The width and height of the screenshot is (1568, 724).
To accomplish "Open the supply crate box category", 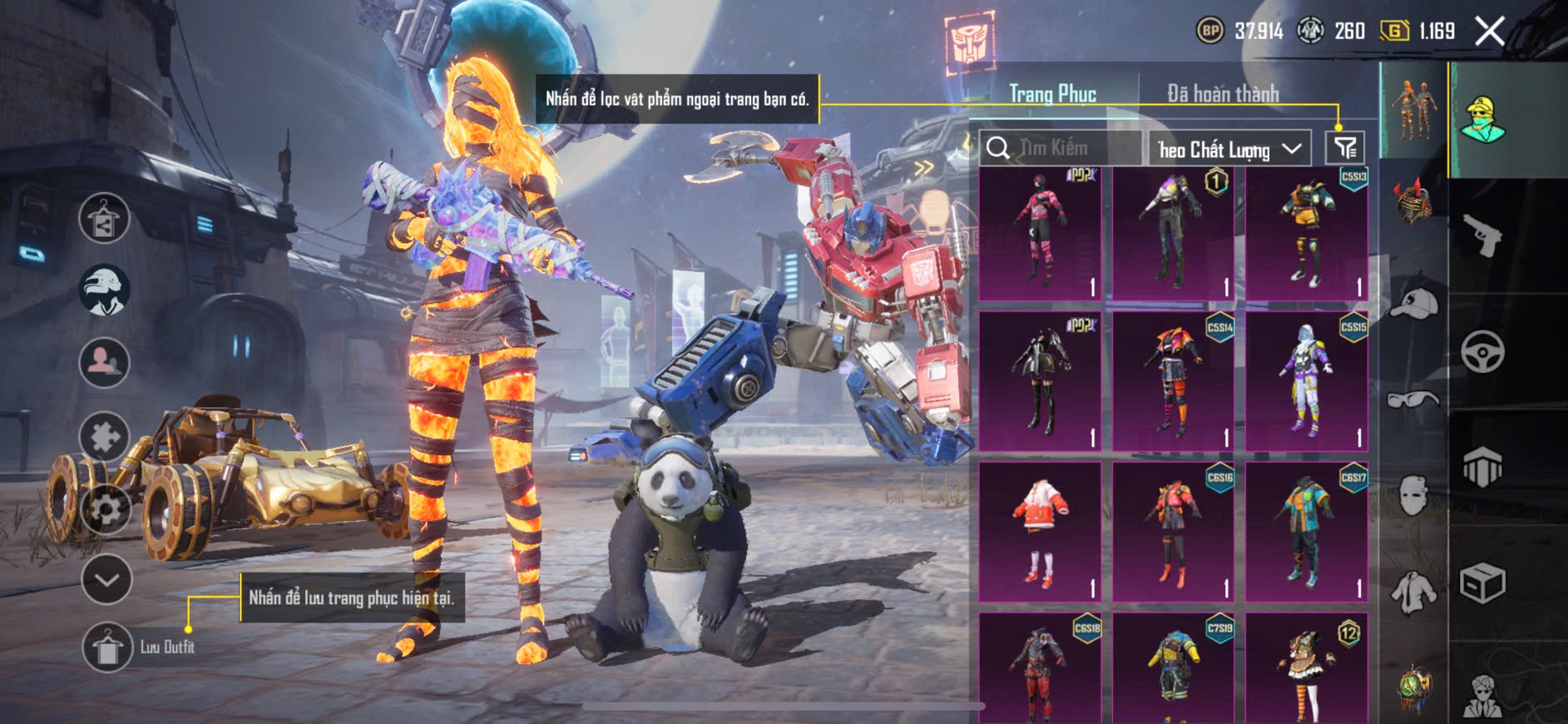I will tap(1482, 583).
